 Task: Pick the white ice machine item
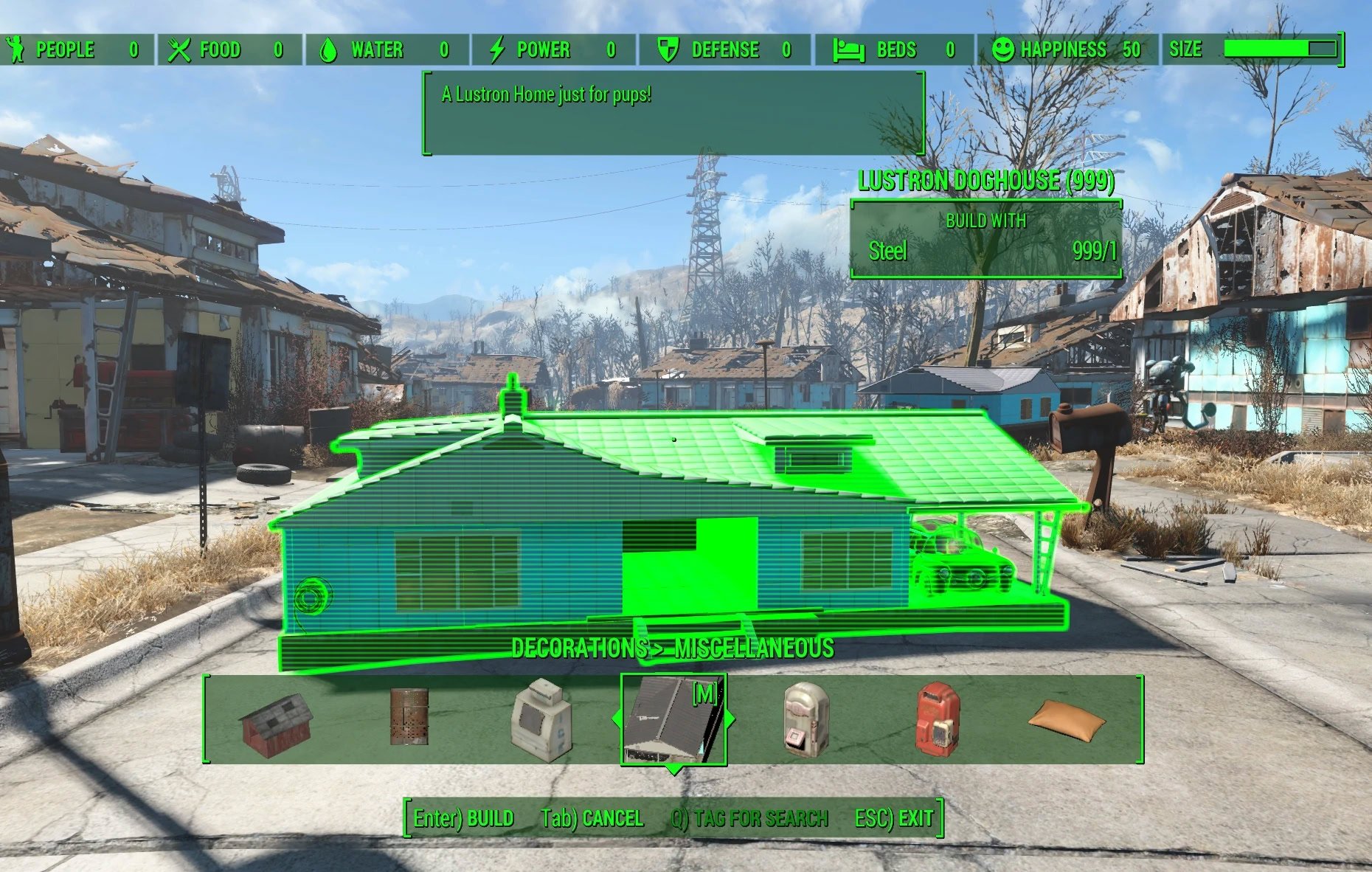(542, 720)
